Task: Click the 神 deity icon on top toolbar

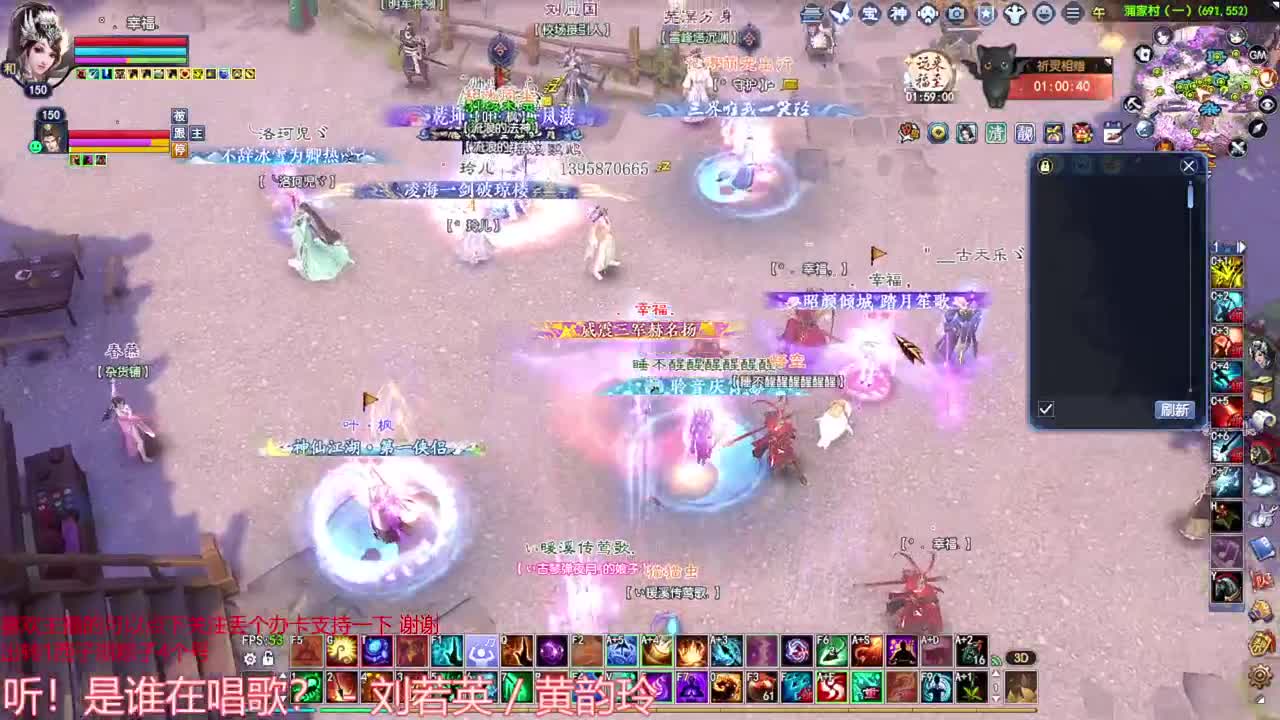Action: click(897, 14)
